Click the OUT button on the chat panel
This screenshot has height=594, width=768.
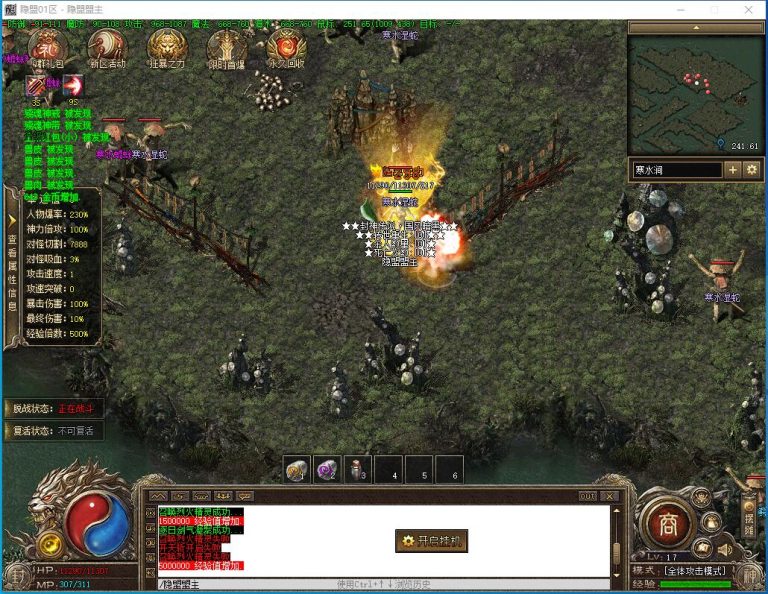click(x=587, y=496)
